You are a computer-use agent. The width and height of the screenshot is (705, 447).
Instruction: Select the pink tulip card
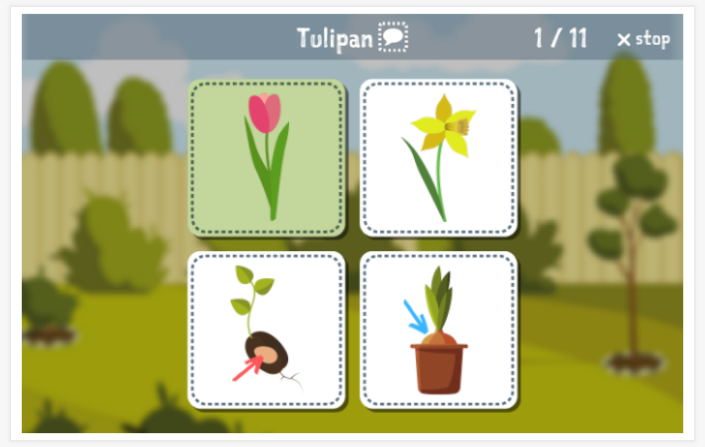click(267, 158)
